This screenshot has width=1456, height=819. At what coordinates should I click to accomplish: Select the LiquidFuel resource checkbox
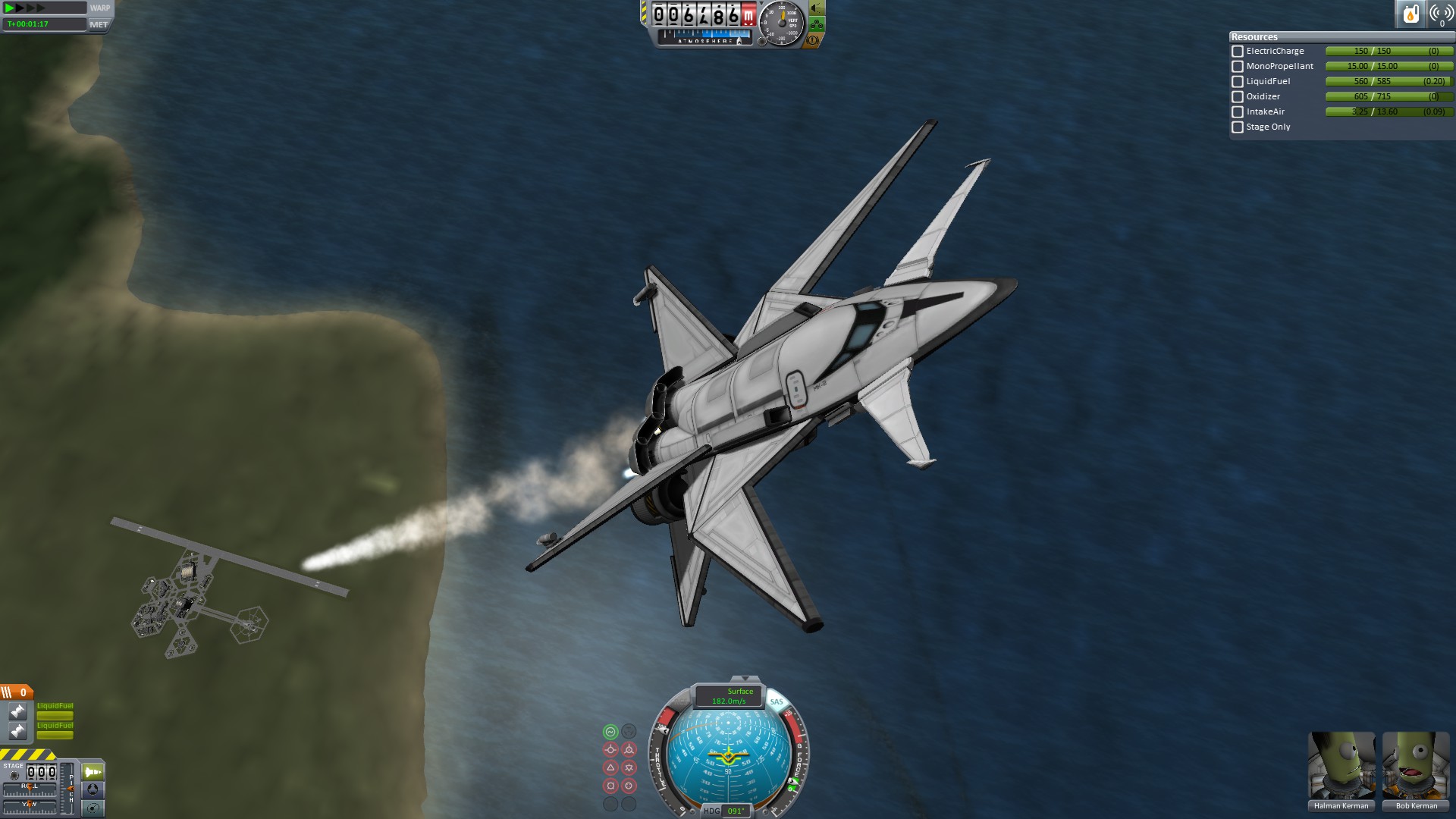1238,82
